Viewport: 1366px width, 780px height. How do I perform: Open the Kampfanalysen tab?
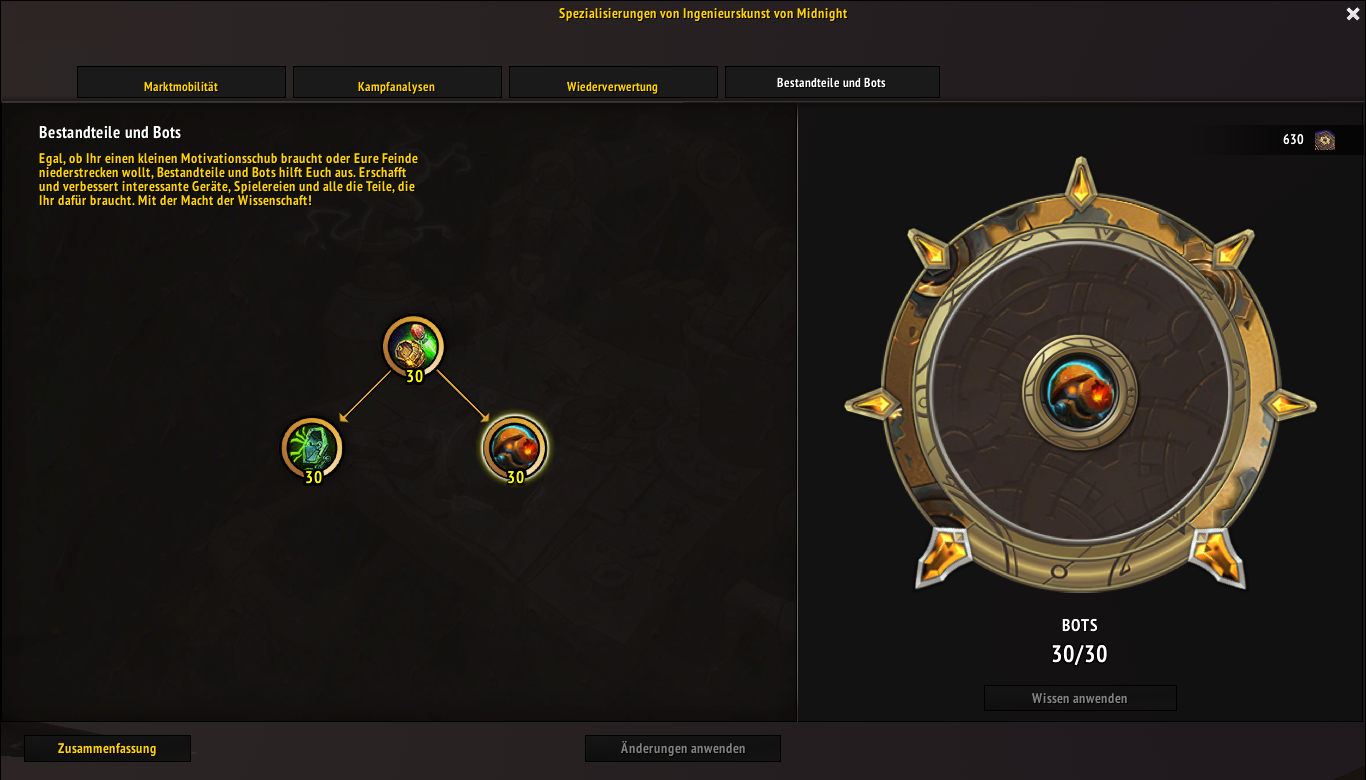[x=396, y=83]
